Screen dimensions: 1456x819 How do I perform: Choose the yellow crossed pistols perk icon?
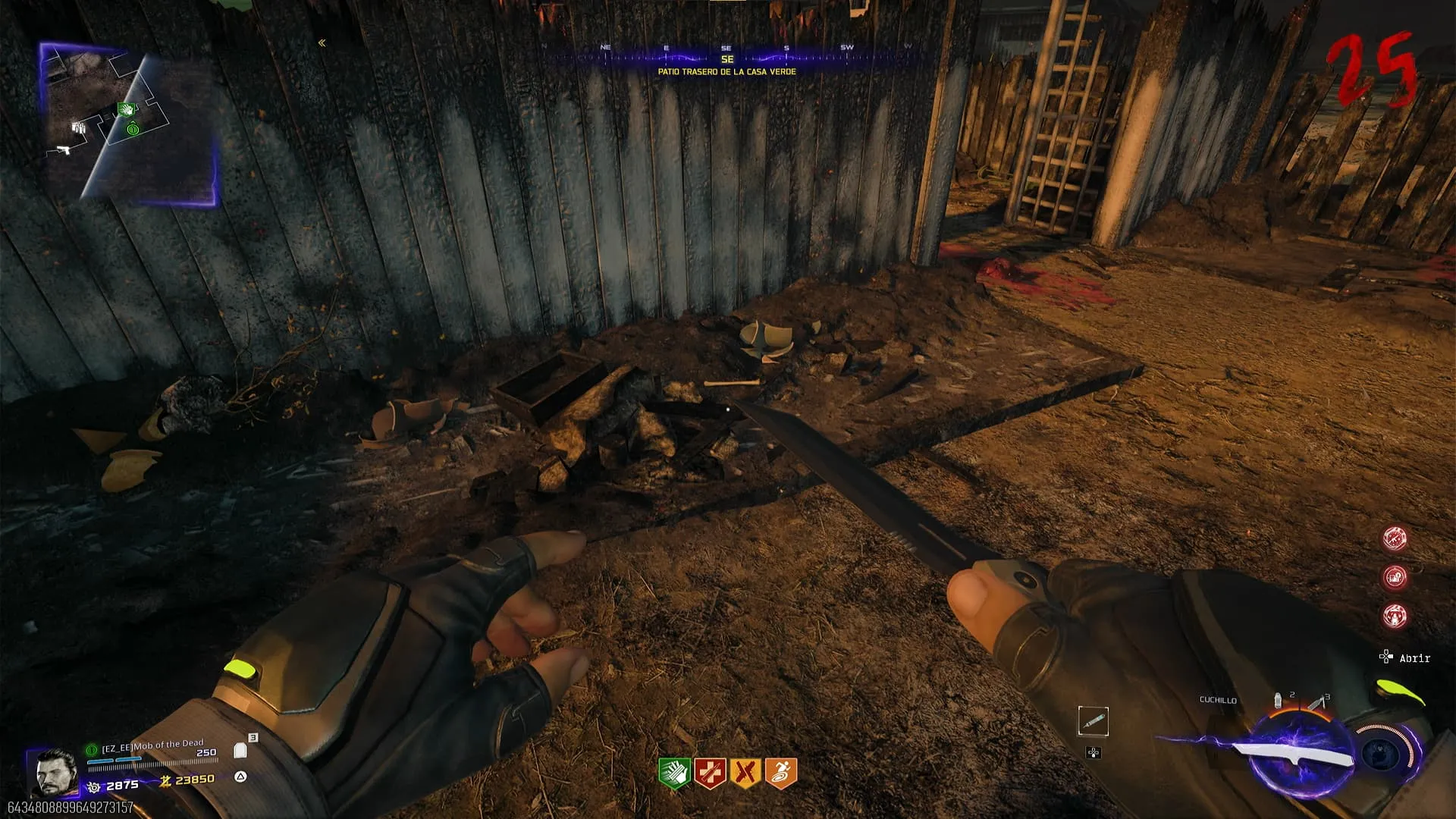(745, 773)
